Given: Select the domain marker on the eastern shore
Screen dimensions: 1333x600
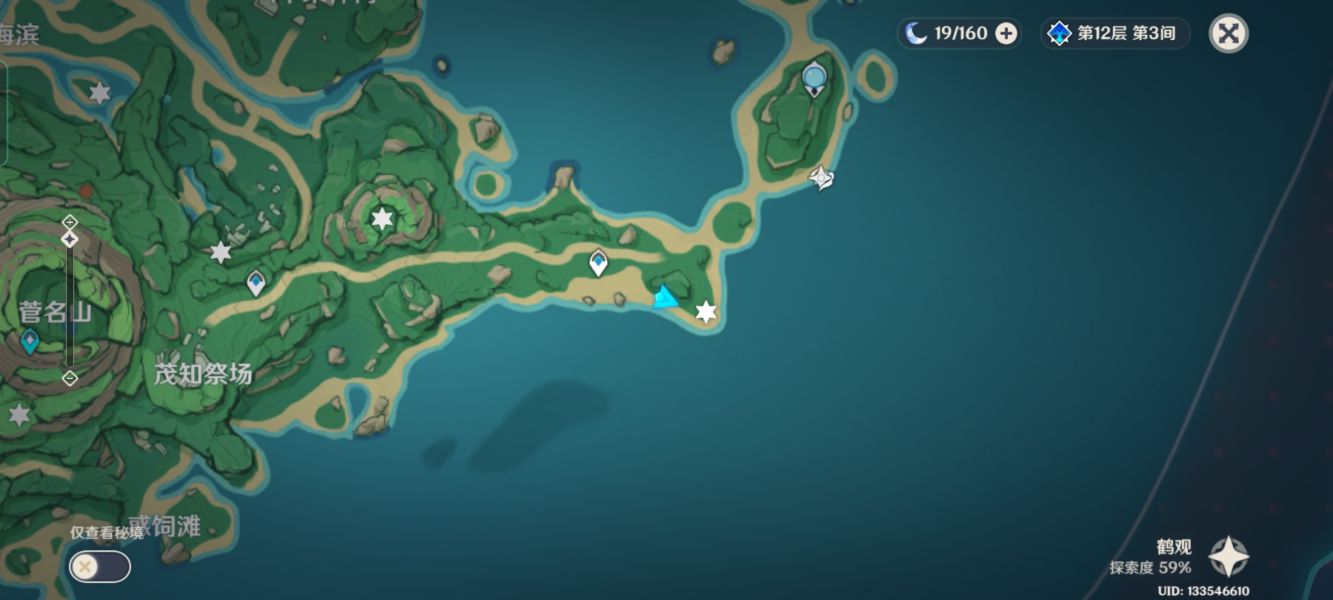Looking at the screenshot, I should click(821, 179).
